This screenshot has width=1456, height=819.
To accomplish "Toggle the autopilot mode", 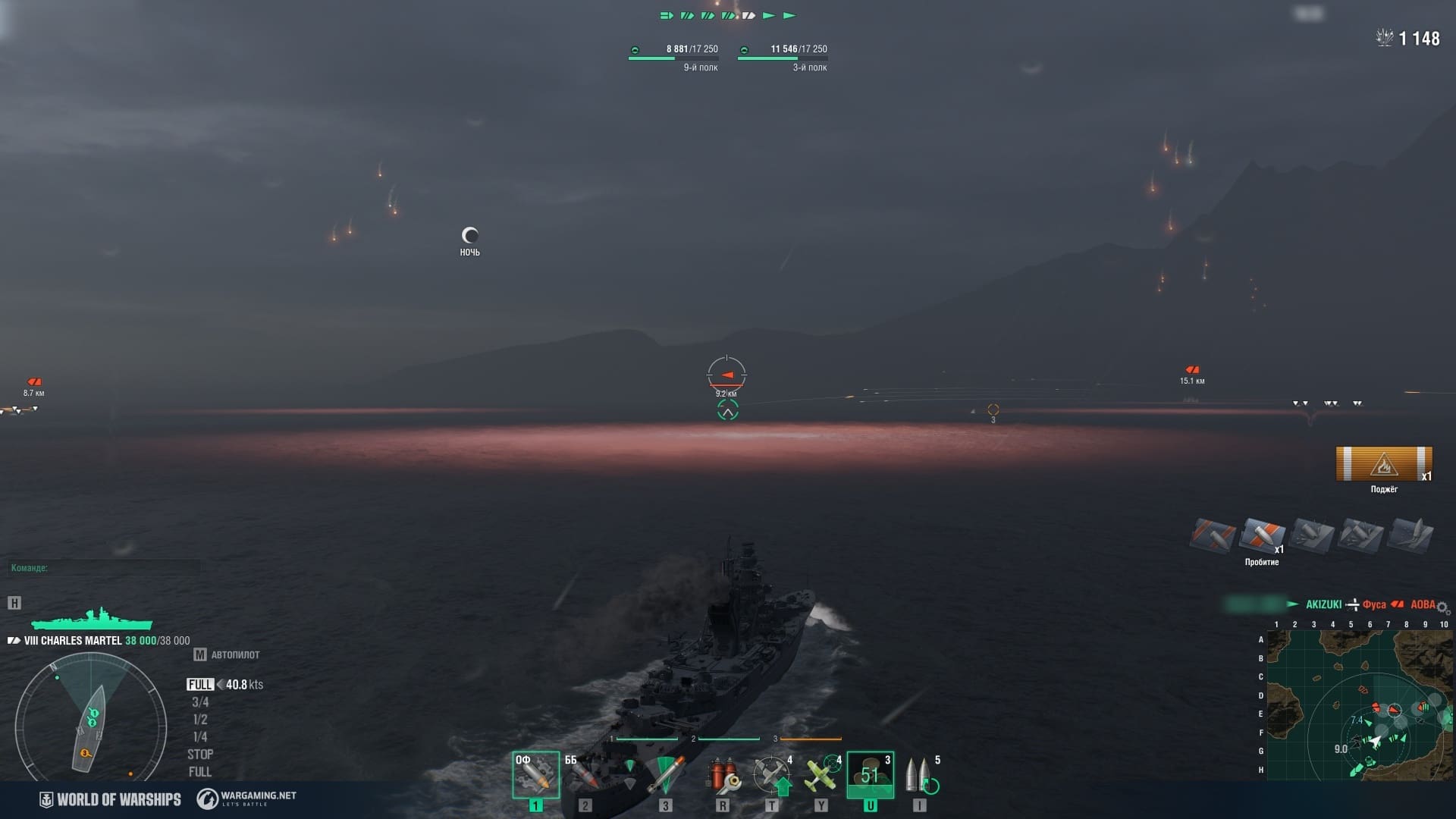I will (227, 654).
